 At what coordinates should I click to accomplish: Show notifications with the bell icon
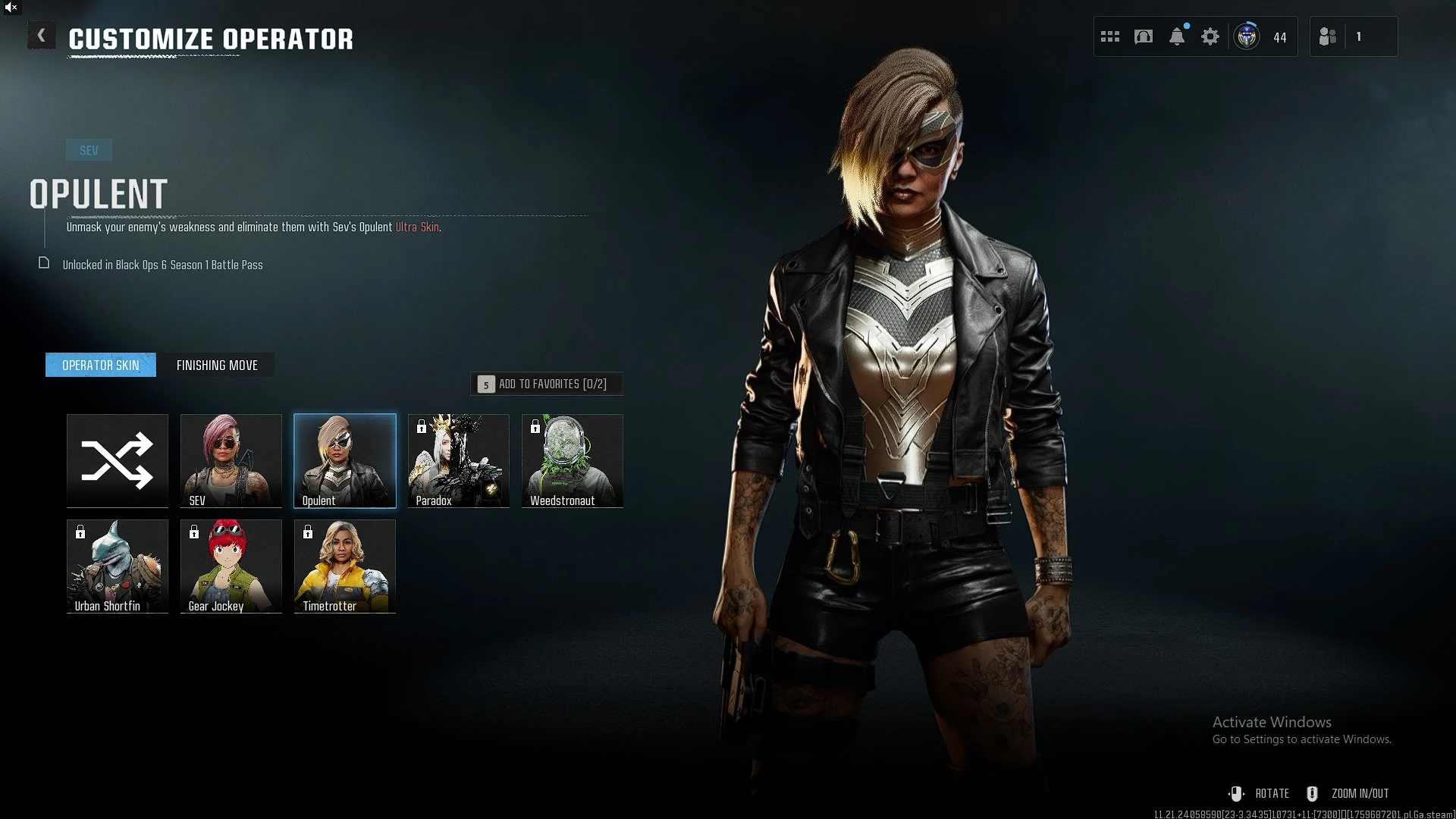tap(1177, 36)
